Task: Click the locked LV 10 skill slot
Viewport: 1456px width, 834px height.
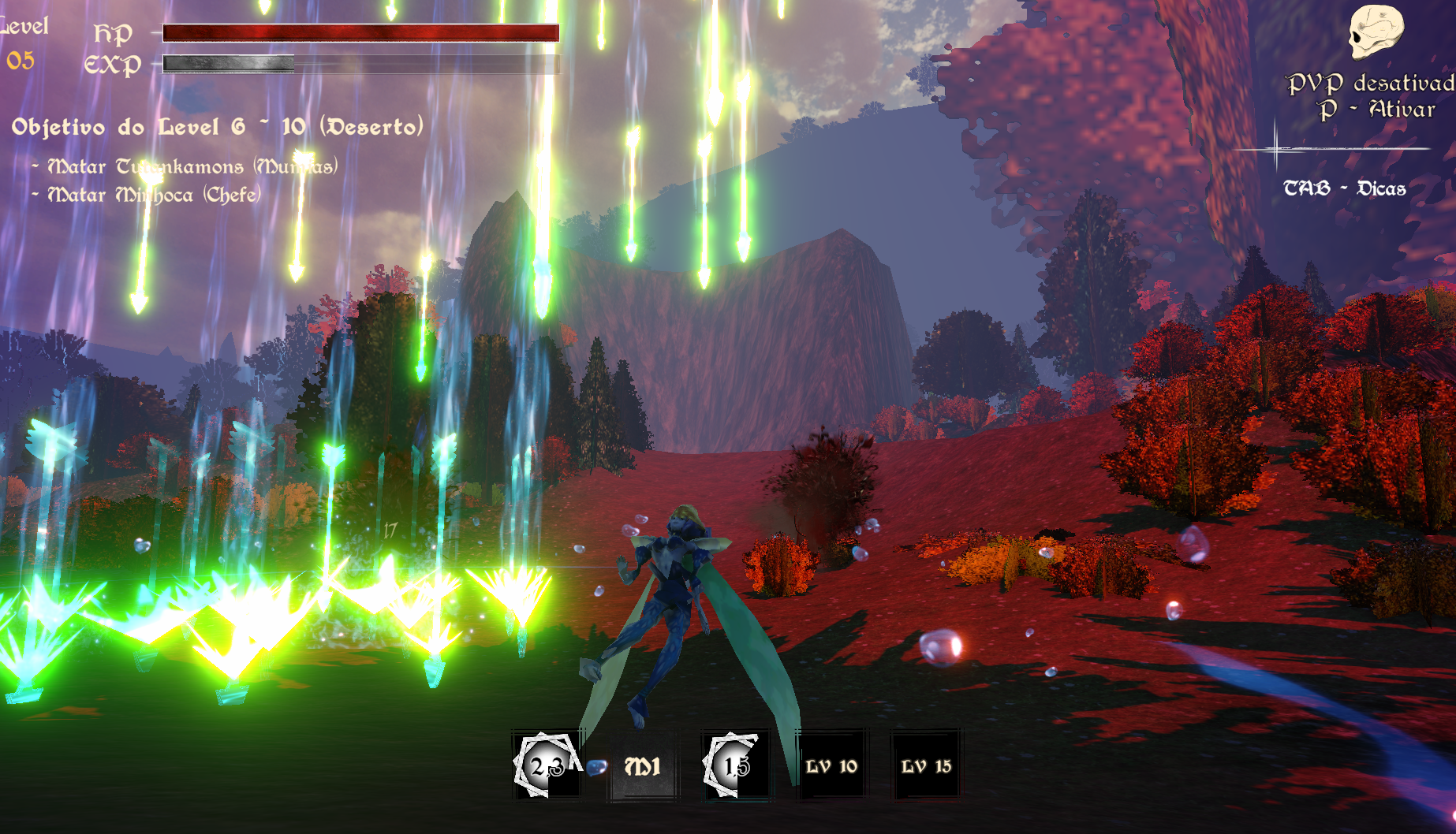Action: tap(831, 766)
